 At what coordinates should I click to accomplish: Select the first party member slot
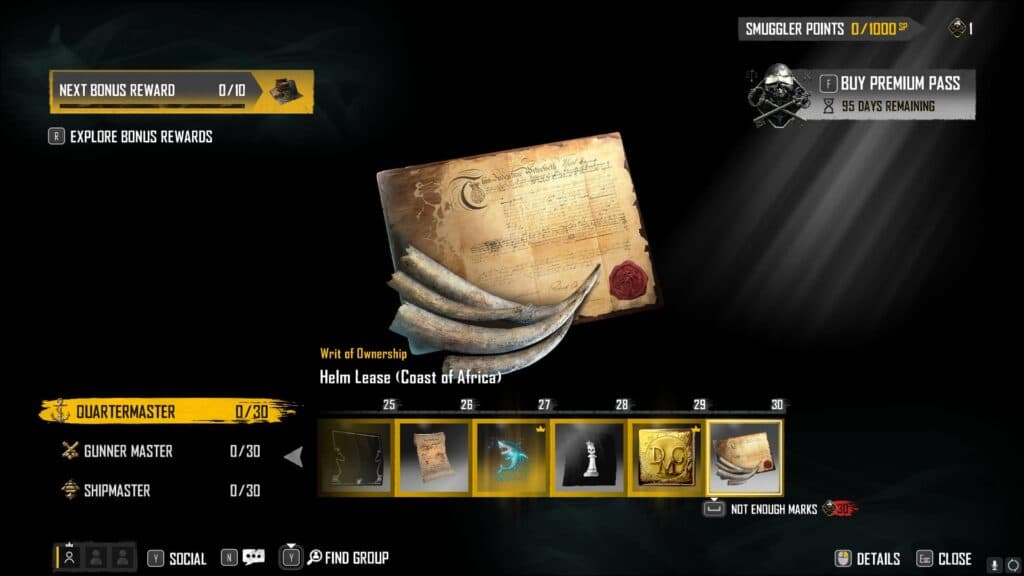pos(69,558)
